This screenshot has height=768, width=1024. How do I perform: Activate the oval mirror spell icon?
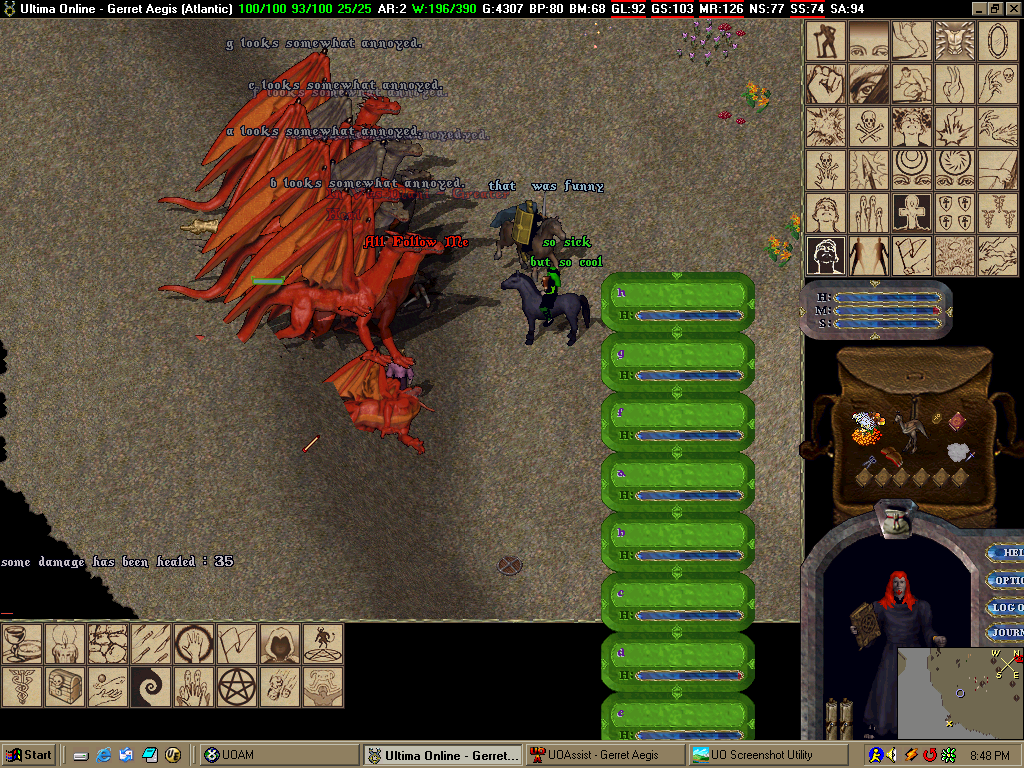998,41
